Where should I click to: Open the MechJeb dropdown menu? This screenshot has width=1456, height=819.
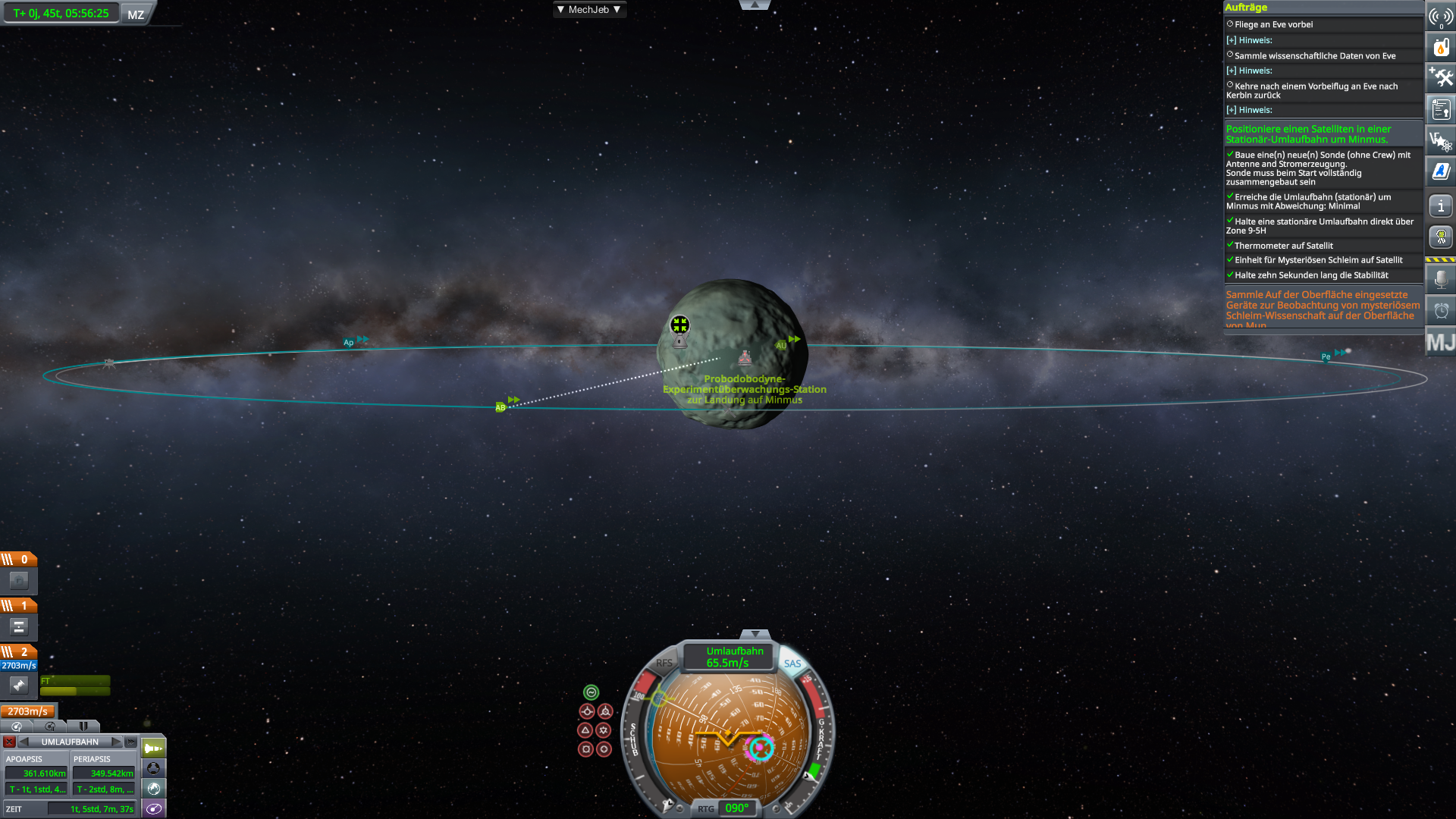588,10
